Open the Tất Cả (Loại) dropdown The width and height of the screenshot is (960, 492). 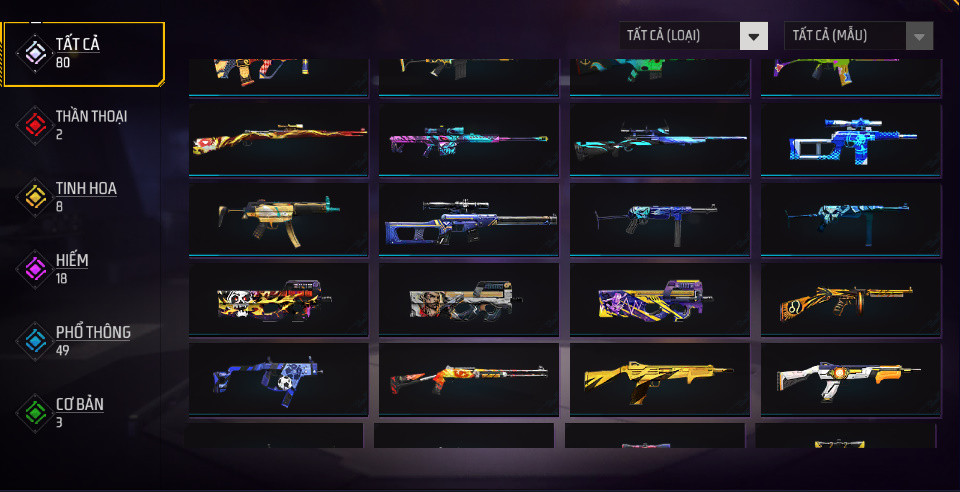693,36
